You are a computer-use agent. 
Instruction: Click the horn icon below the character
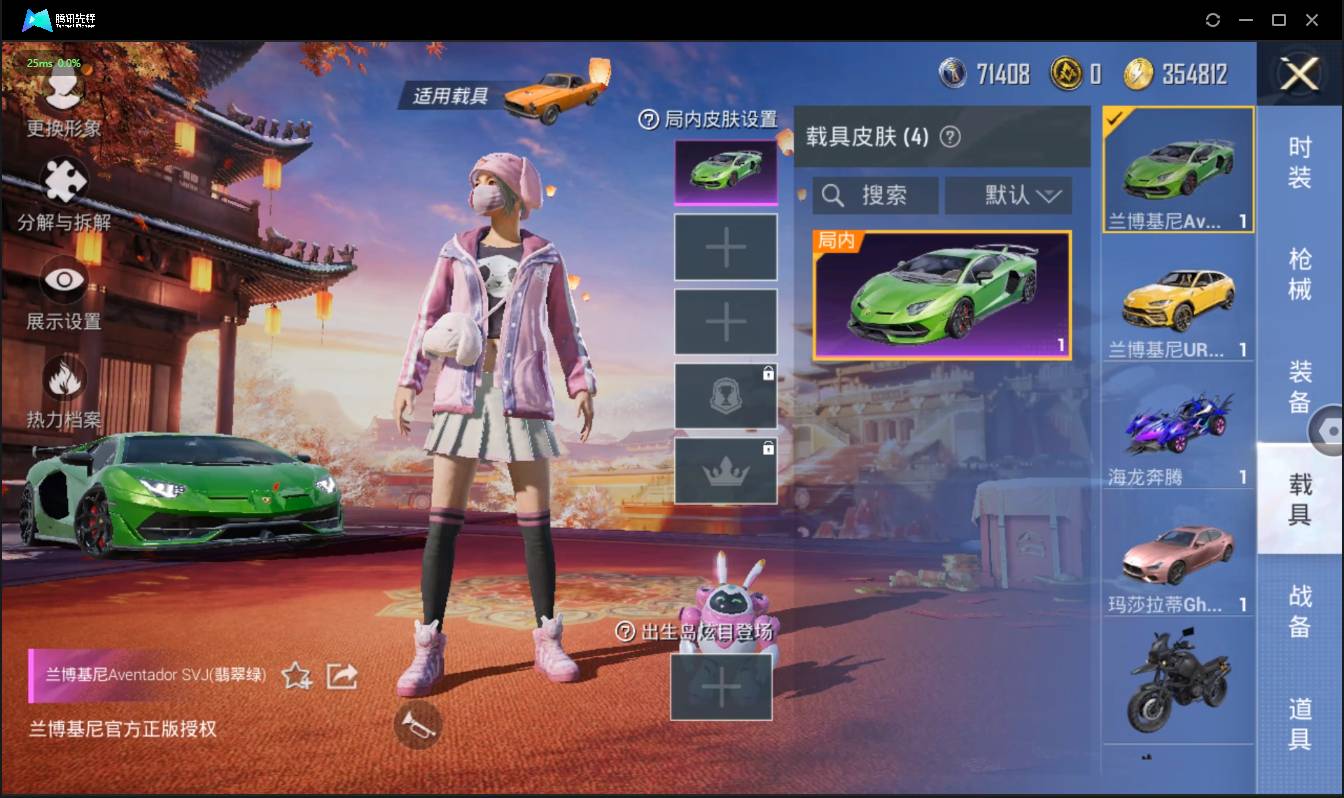417,726
